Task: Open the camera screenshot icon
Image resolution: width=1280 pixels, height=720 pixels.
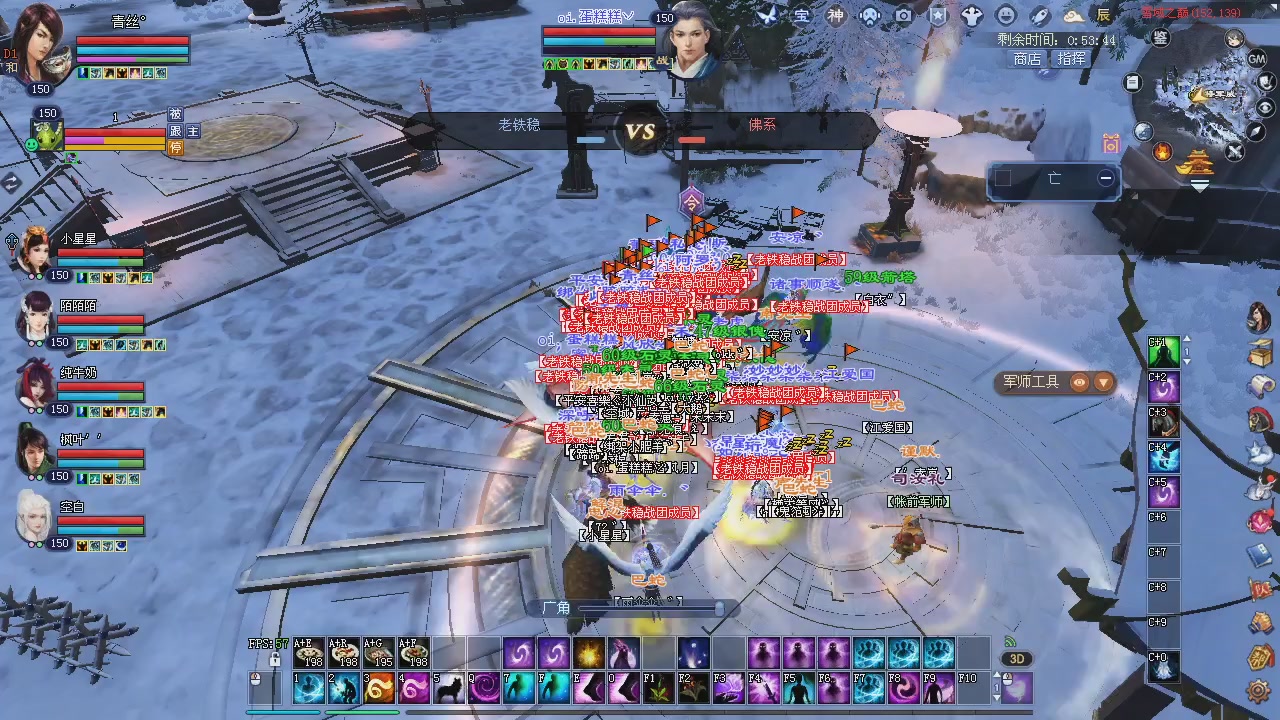Action: coord(903,16)
